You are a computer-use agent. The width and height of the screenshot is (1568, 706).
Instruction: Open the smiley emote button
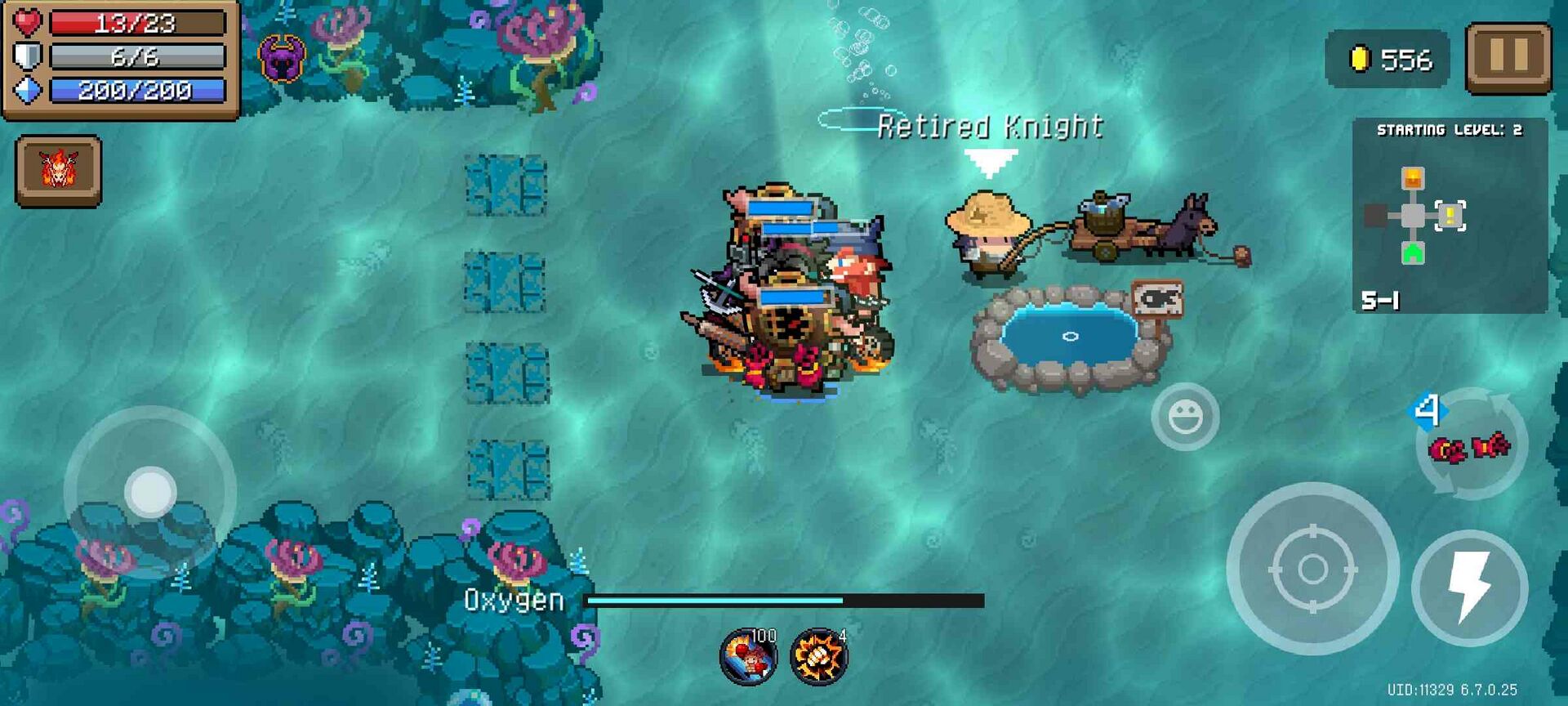tap(1185, 417)
